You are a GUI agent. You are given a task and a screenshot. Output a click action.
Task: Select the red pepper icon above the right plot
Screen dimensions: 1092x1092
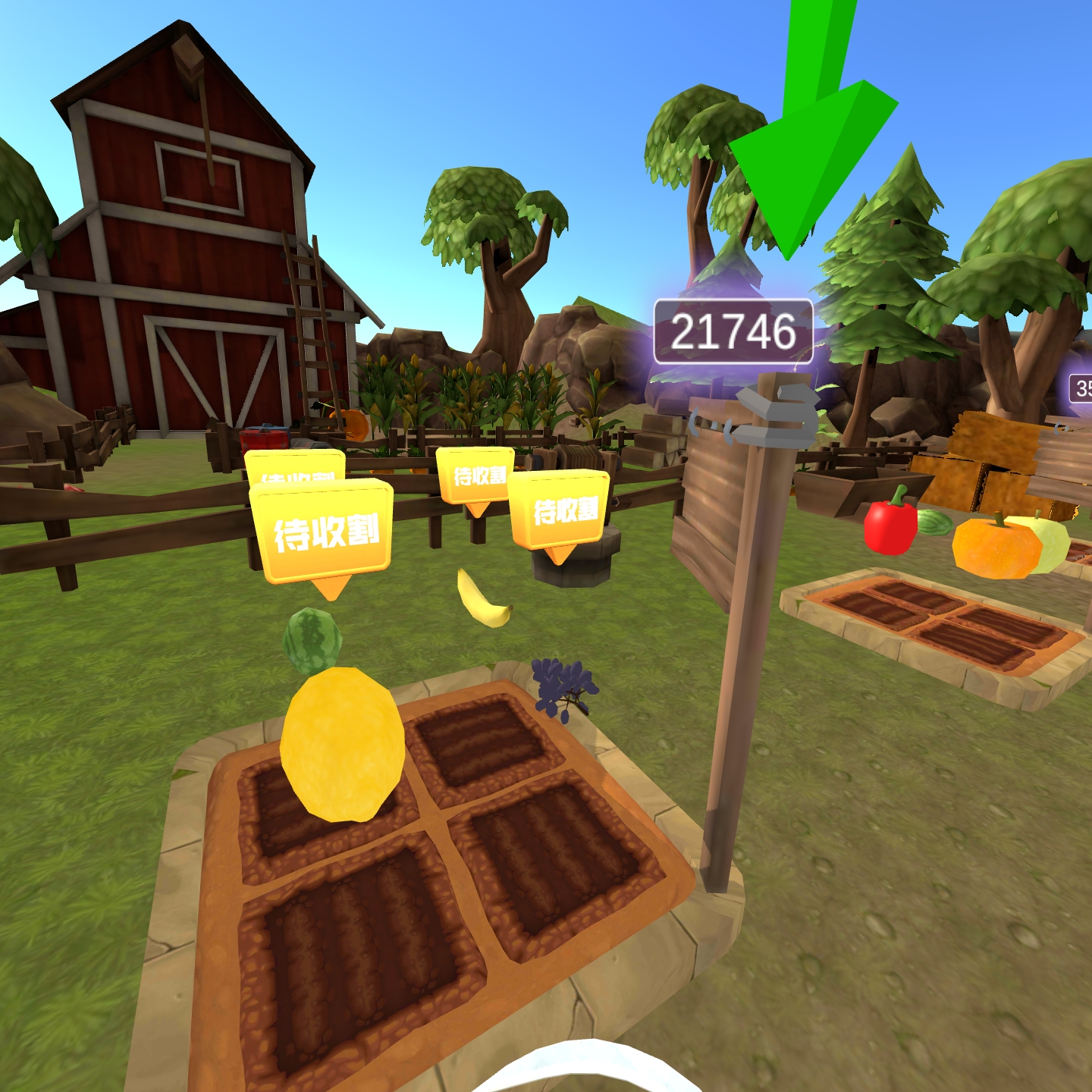(x=889, y=530)
